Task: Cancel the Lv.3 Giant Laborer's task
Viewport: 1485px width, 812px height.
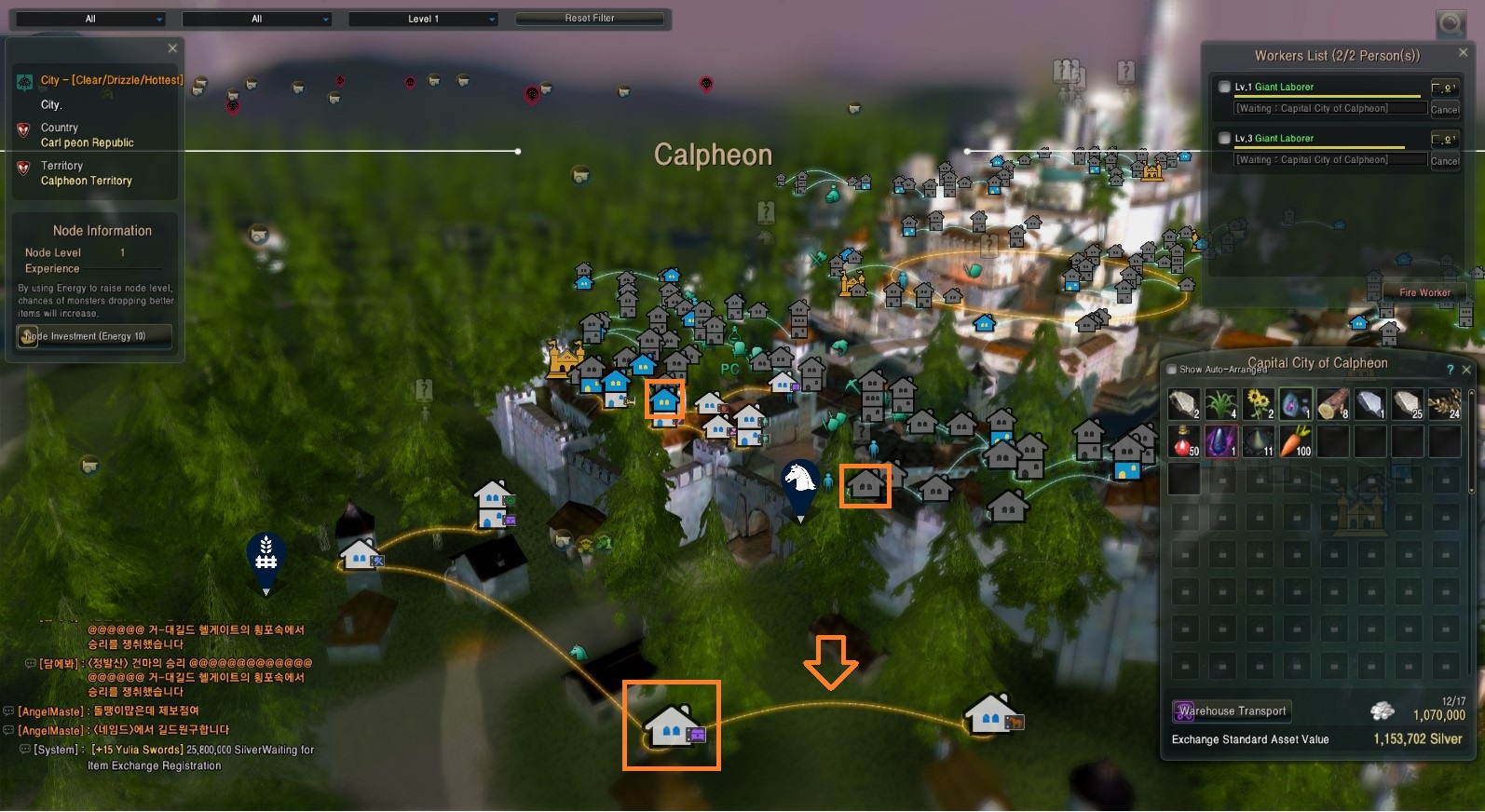Action: point(1444,160)
